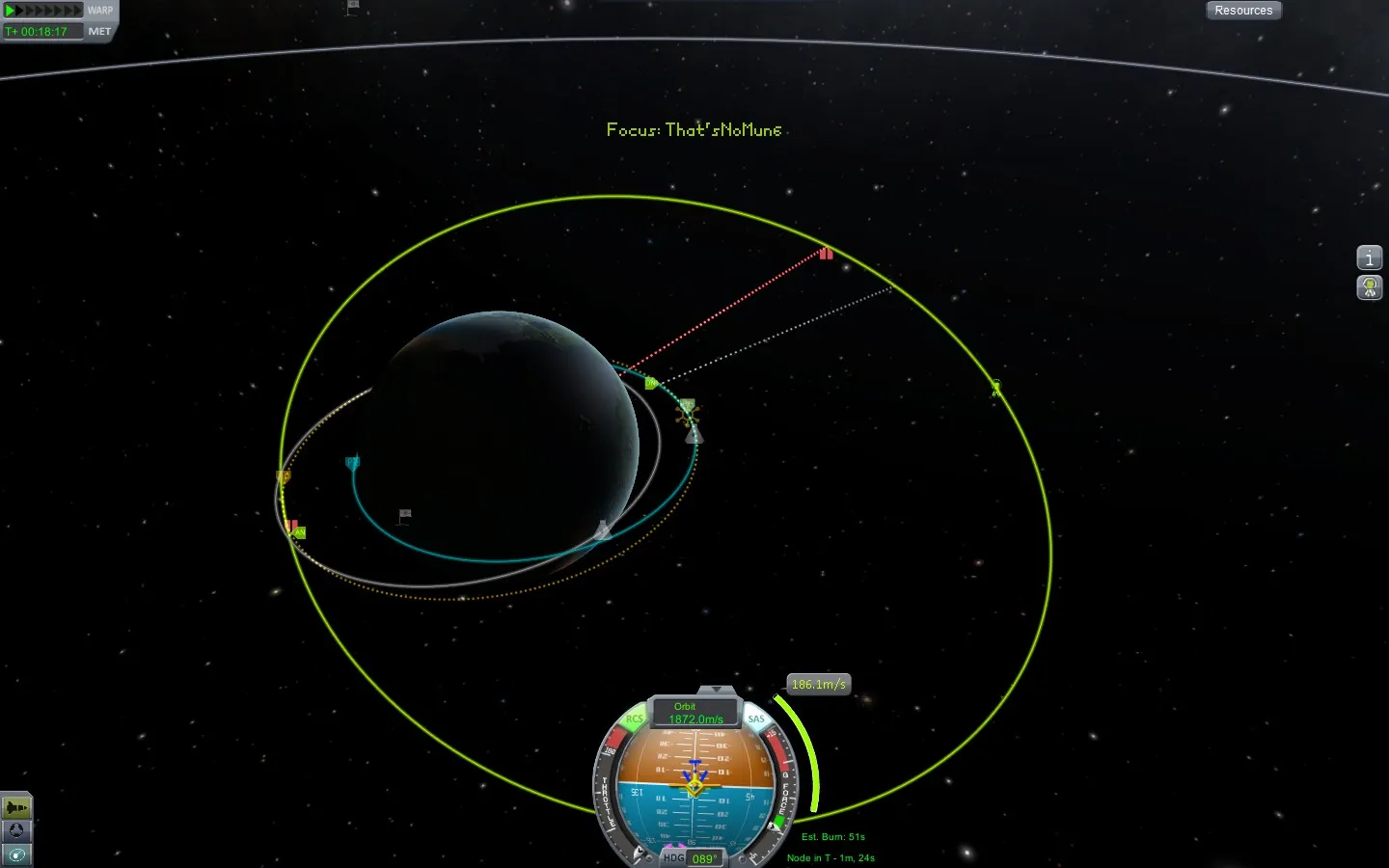This screenshot has height=868, width=1389.
Task: Open the info panel icon on right edge
Action: (1369, 258)
